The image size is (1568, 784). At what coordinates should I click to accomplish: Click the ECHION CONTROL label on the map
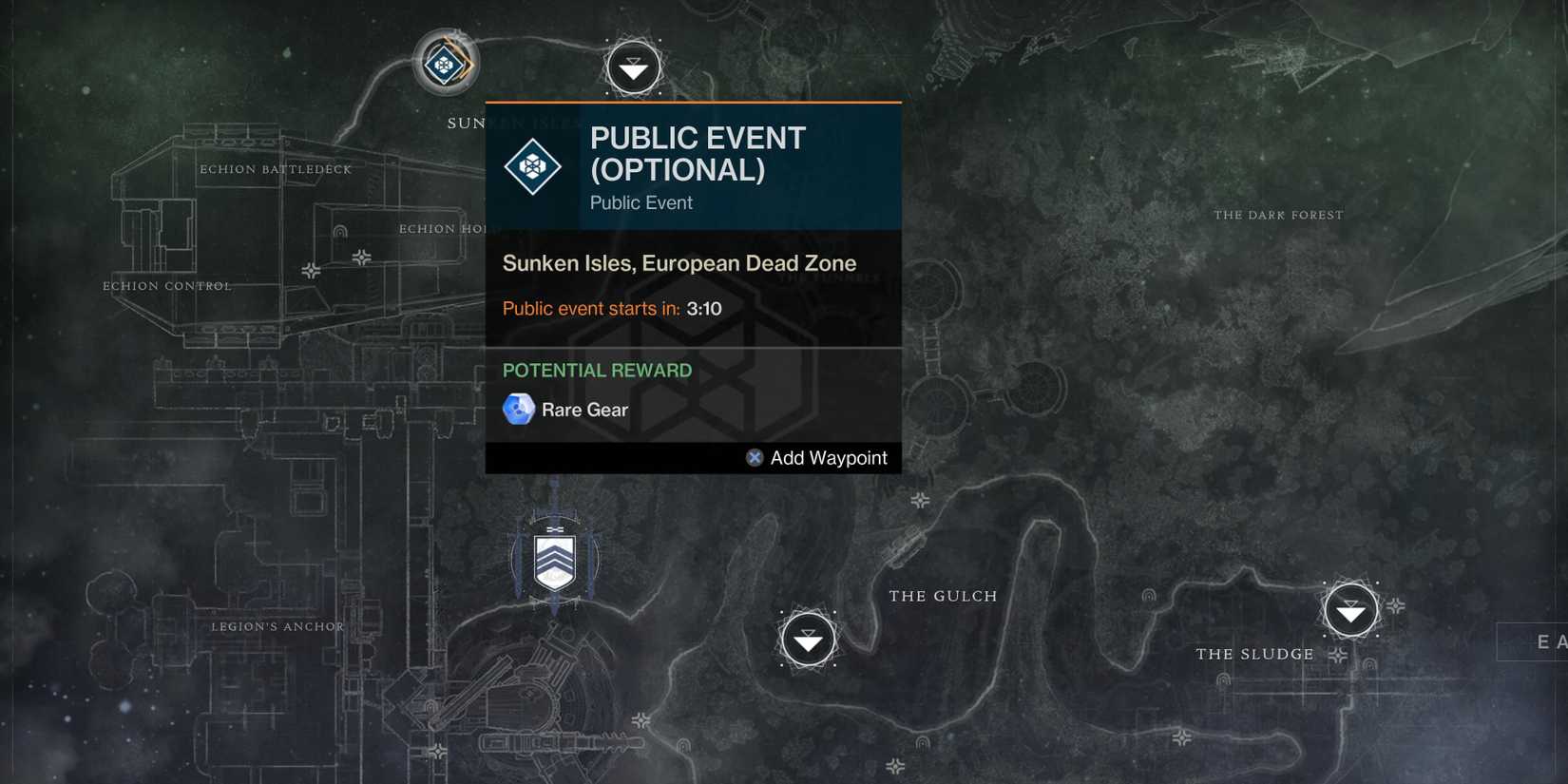[x=166, y=285]
